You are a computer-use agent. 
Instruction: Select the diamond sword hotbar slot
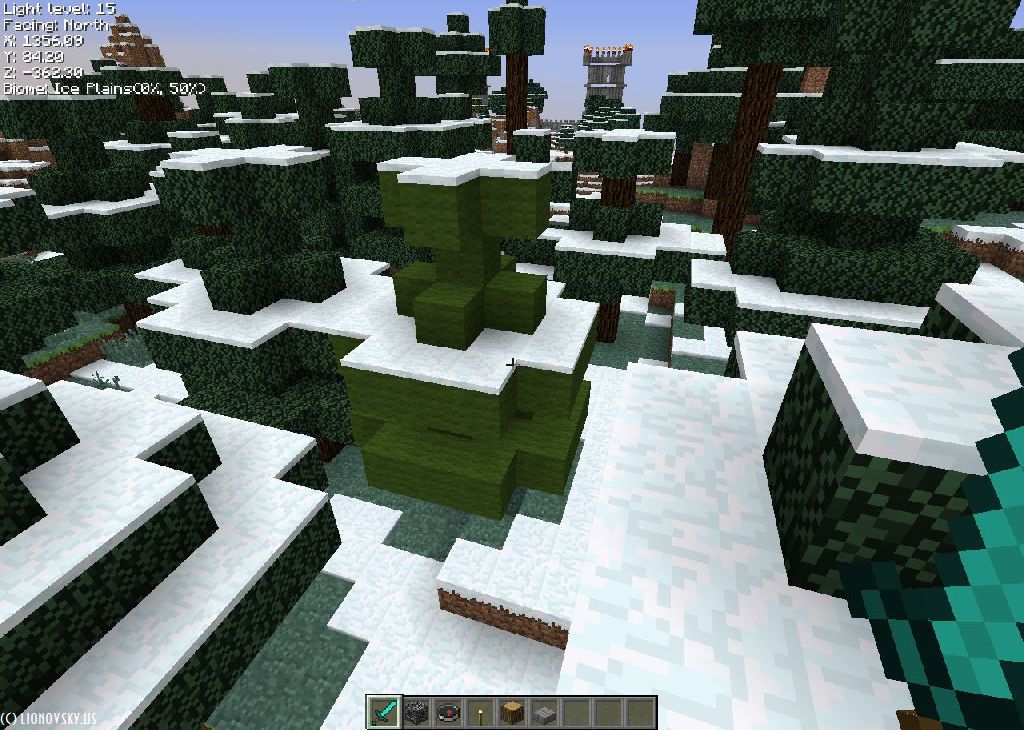click(383, 713)
